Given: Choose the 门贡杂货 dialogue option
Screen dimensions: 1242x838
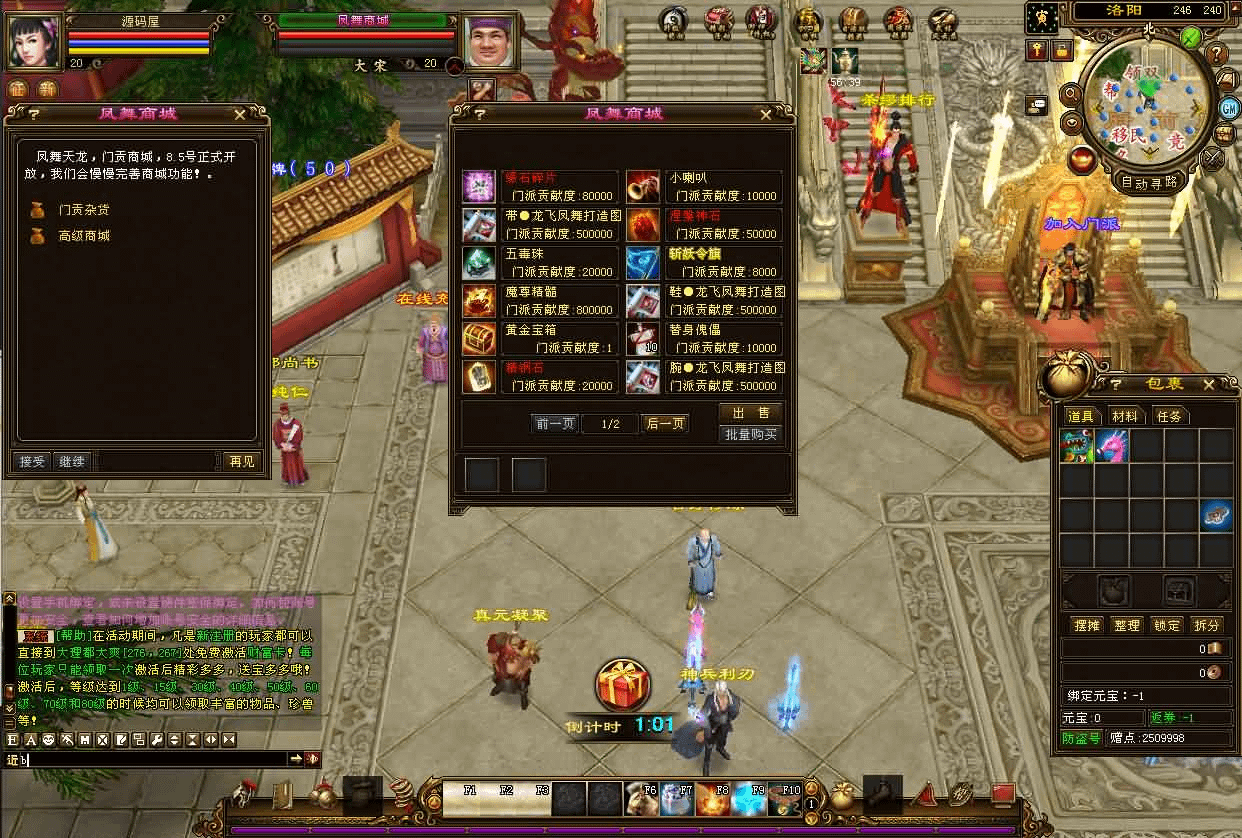Looking at the screenshot, I should point(84,210).
